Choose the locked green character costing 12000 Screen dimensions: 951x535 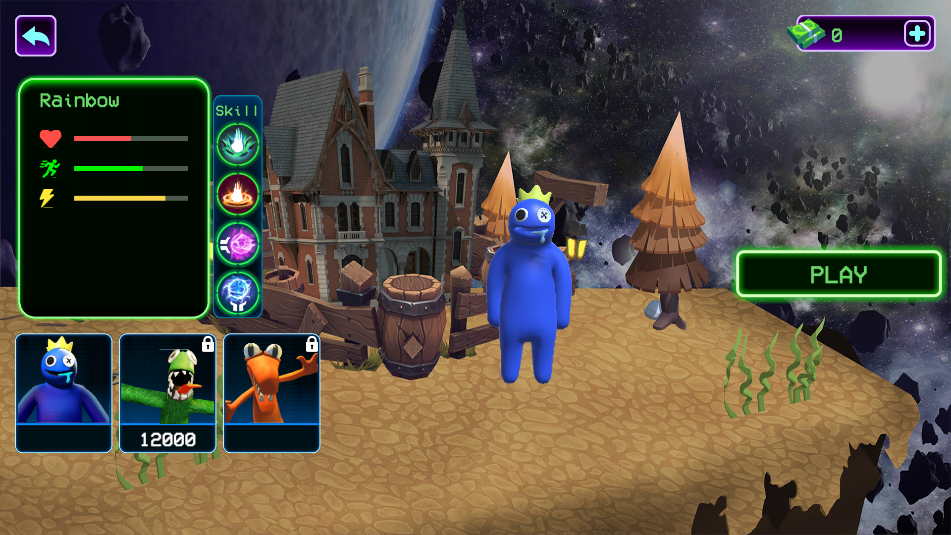[x=168, y=392]
